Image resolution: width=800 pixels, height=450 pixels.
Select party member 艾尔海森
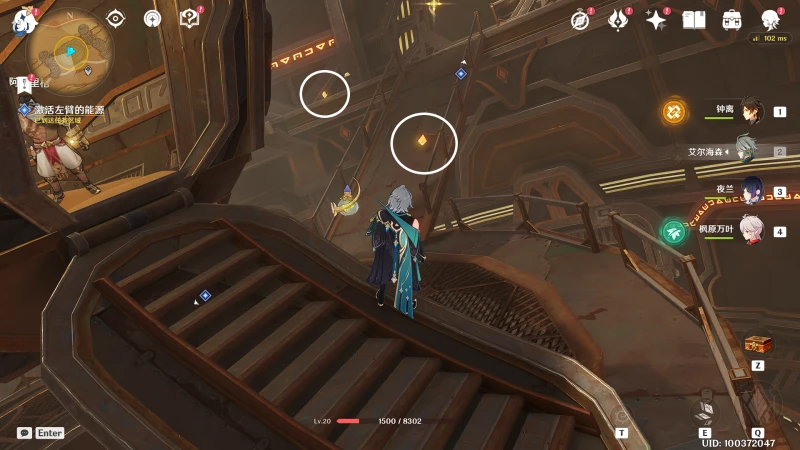[x=746, y=151]
